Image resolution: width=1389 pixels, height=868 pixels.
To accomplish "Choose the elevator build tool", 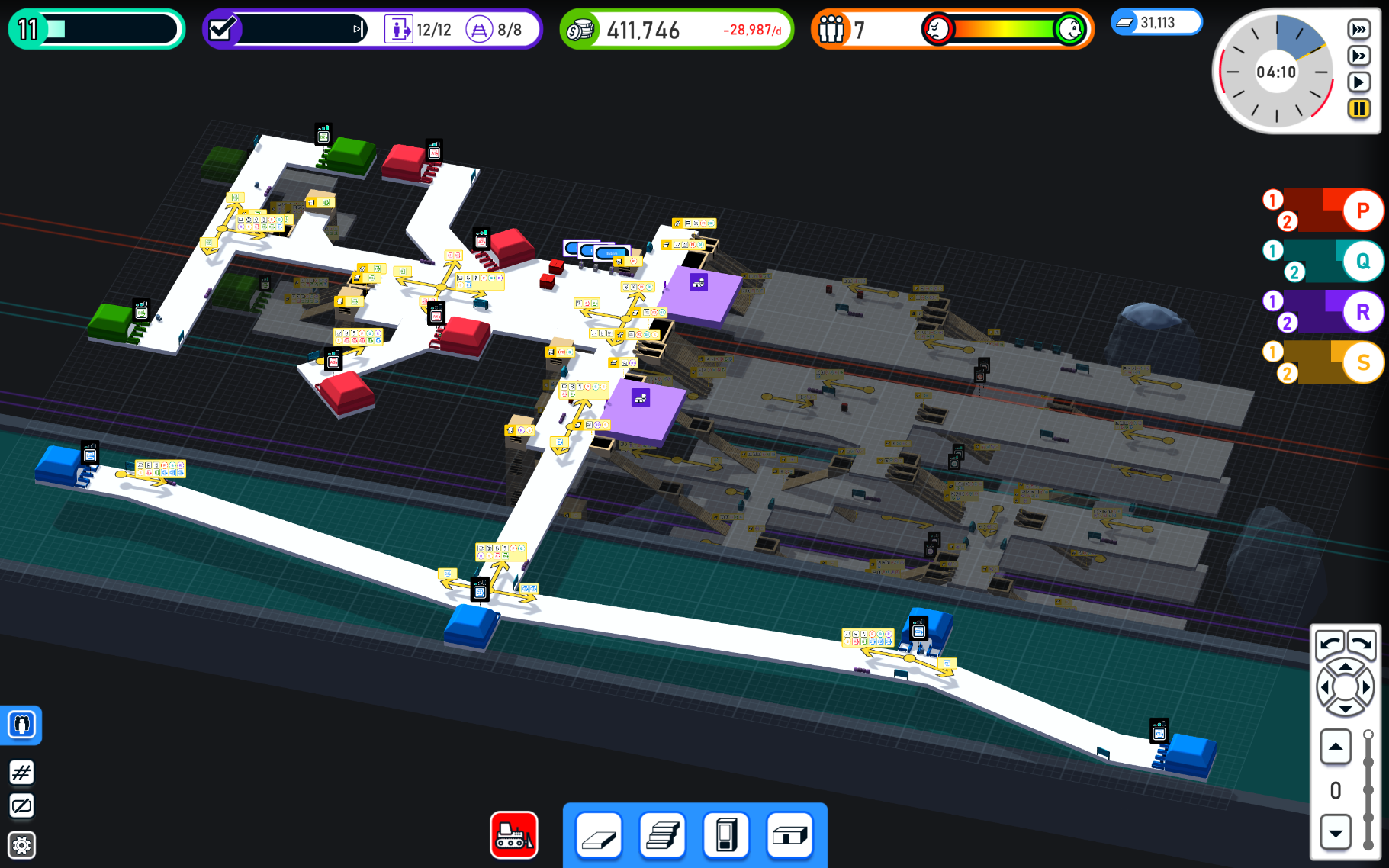I will click(726, 836).
